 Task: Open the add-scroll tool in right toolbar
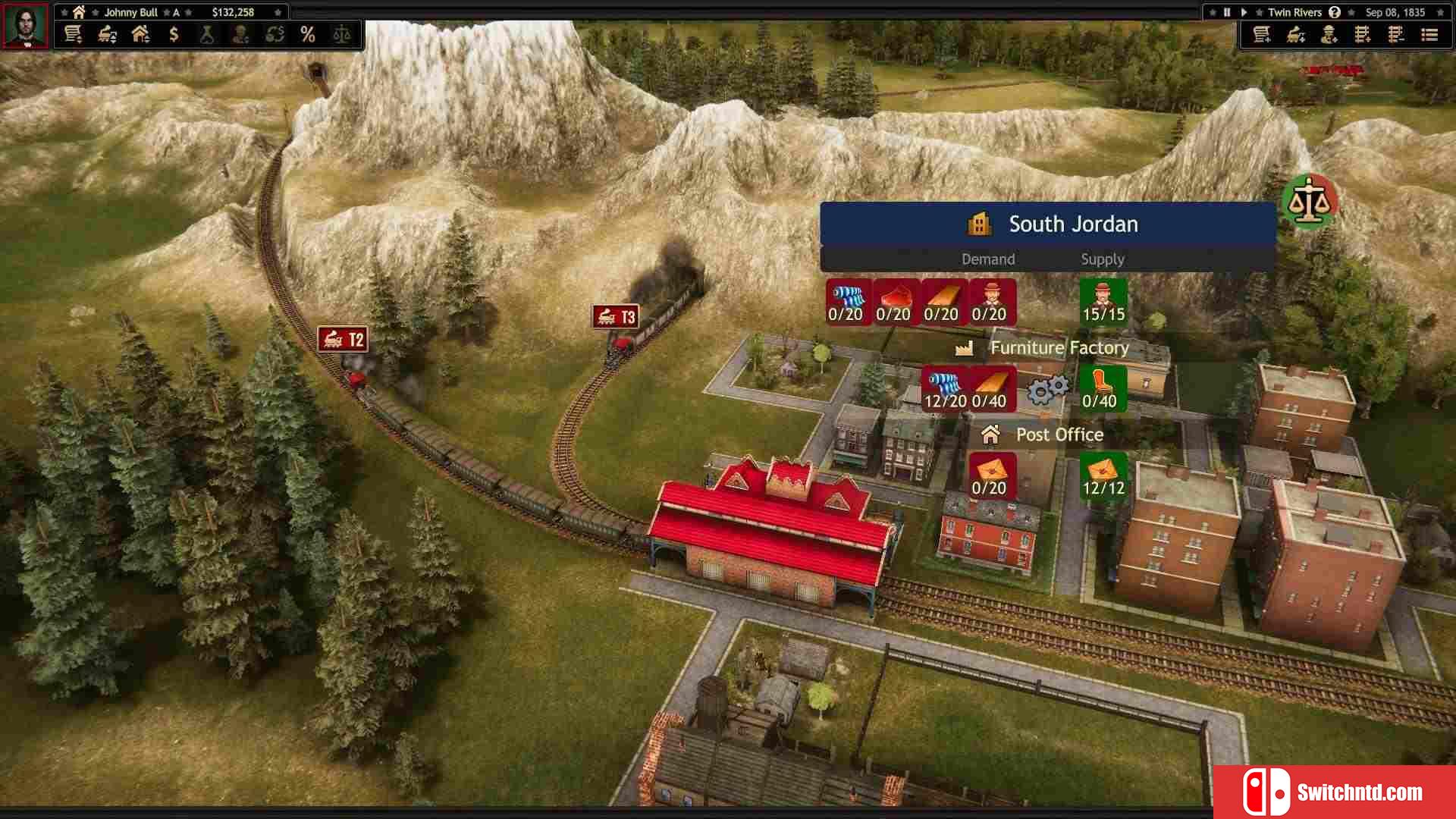point(1262,35)
